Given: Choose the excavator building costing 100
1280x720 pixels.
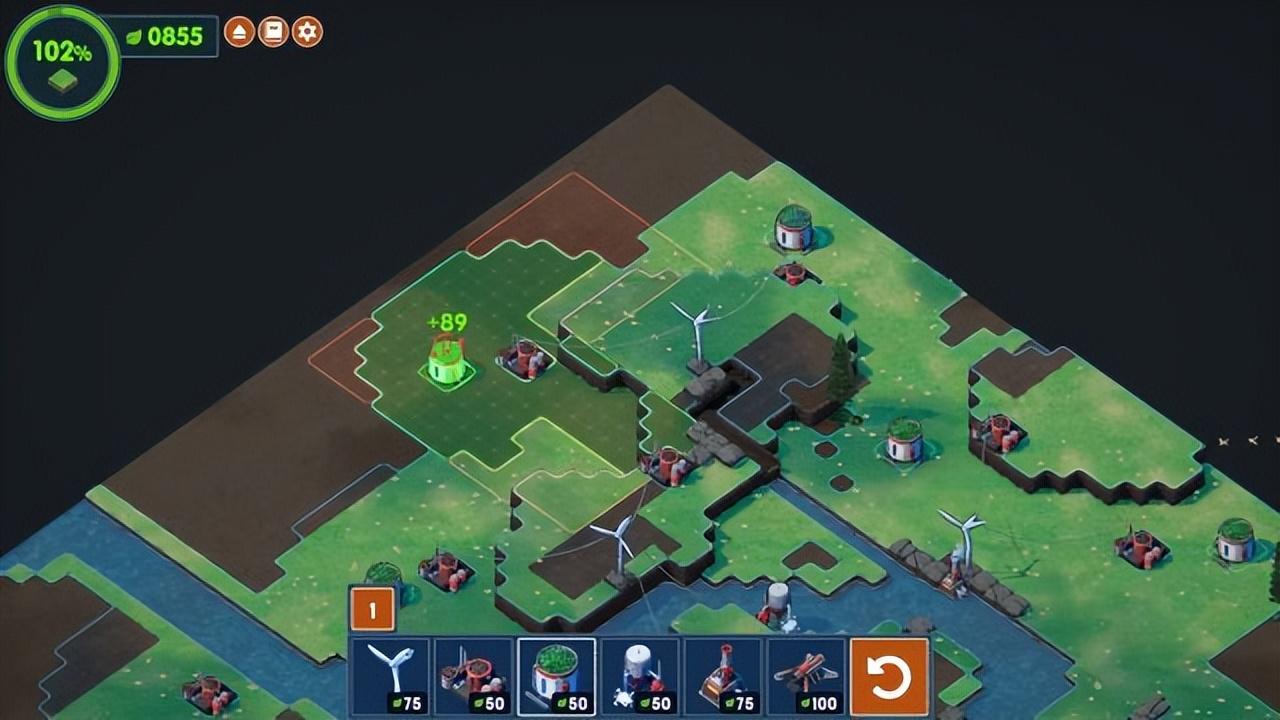Looking at the screenshot, I should tap(805, 677).
